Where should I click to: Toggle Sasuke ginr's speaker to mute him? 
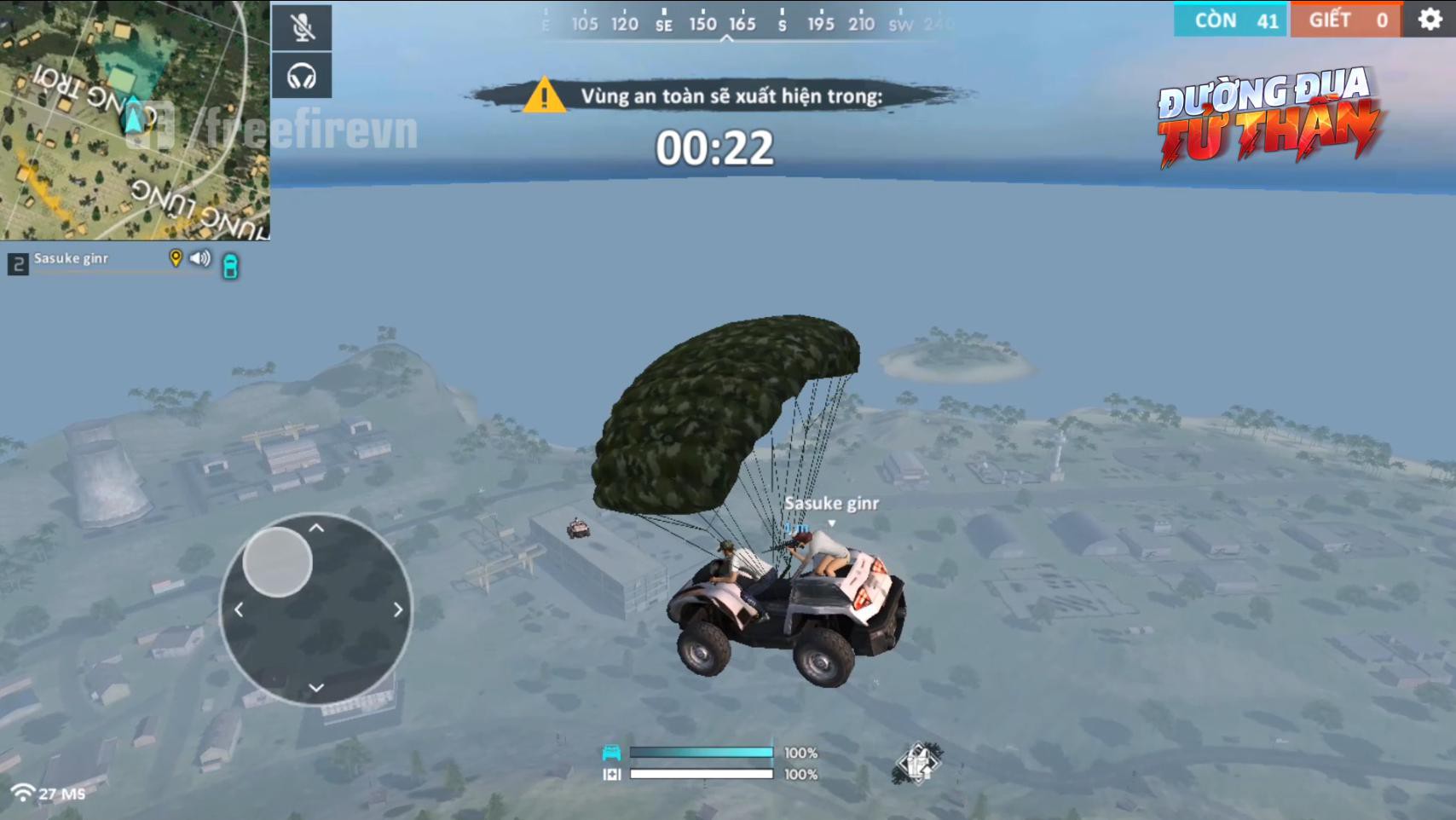point(200,258)
